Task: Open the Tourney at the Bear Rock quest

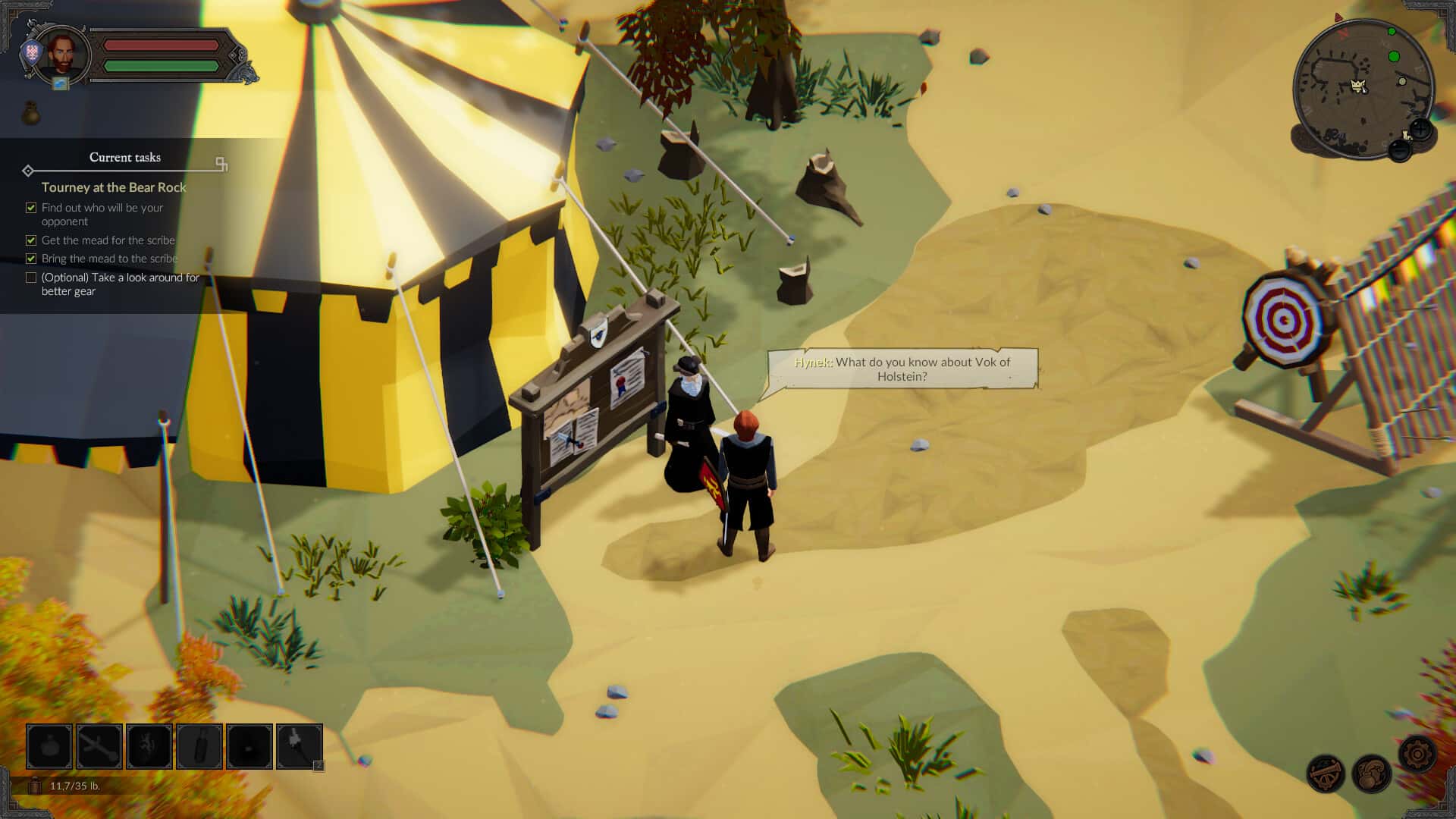Action: click(x=114, y=187)
